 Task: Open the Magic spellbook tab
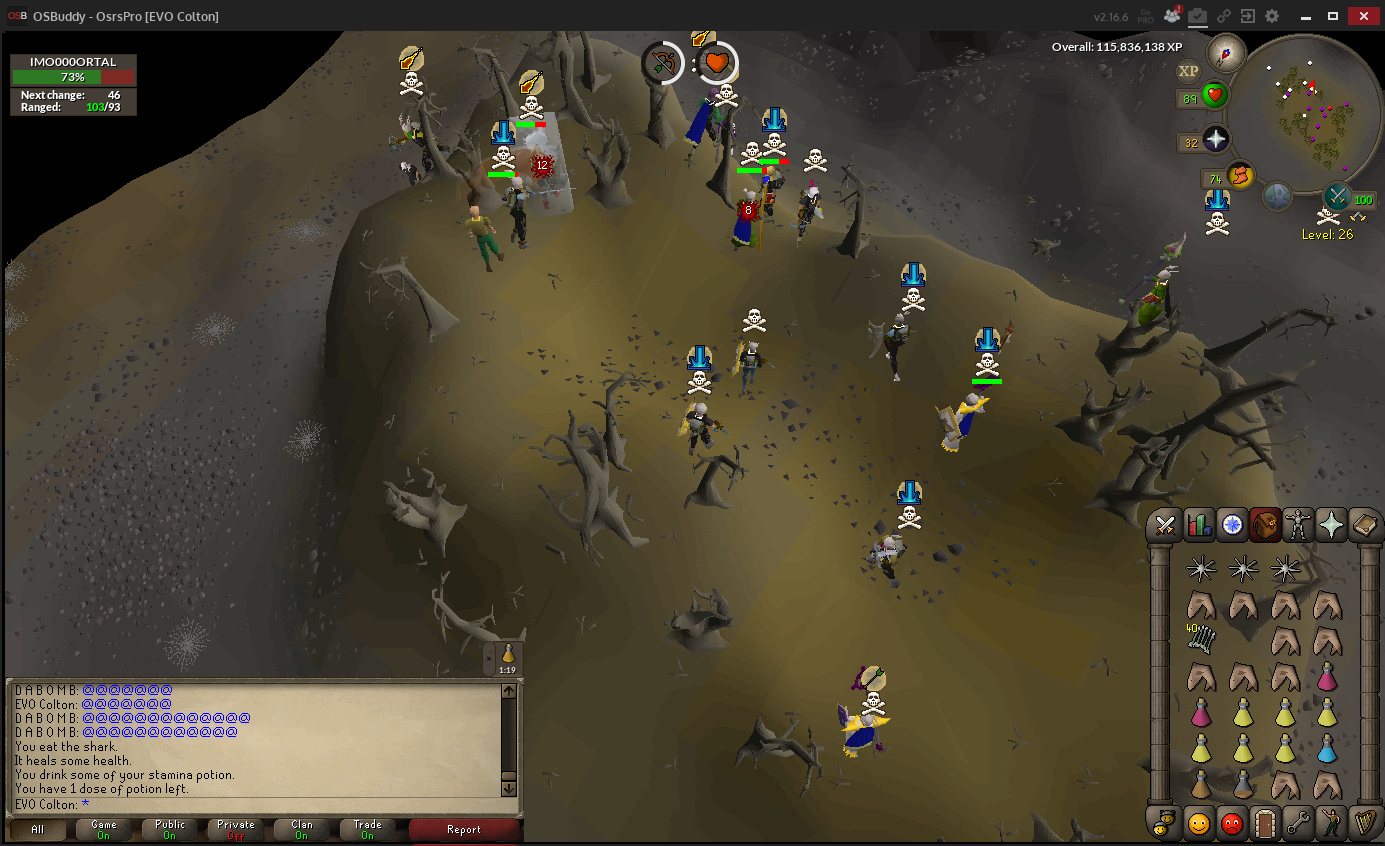pyautogui.click(x=1364, y=524)
